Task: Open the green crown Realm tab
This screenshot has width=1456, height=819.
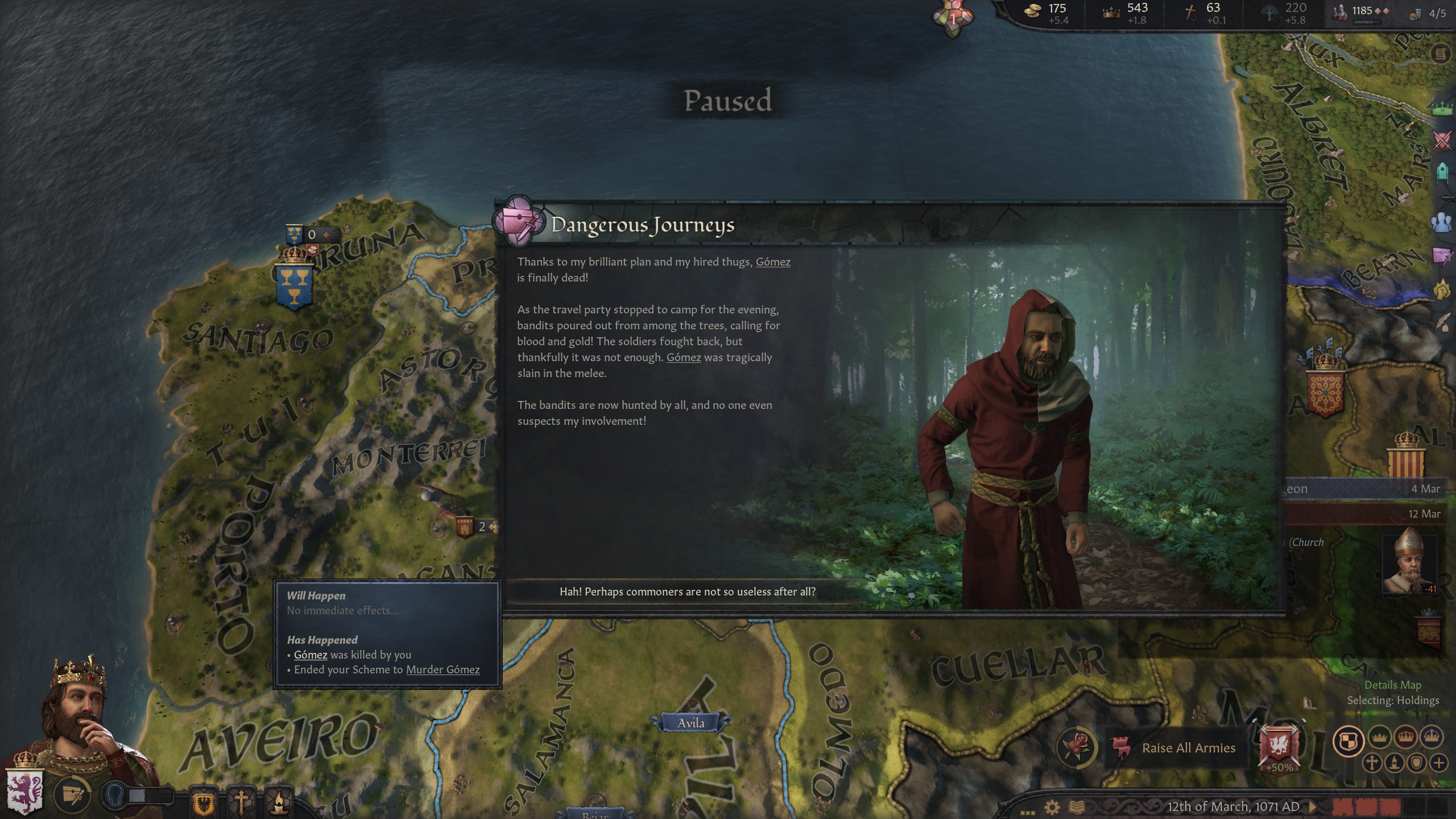Action: pos(1442,107)
